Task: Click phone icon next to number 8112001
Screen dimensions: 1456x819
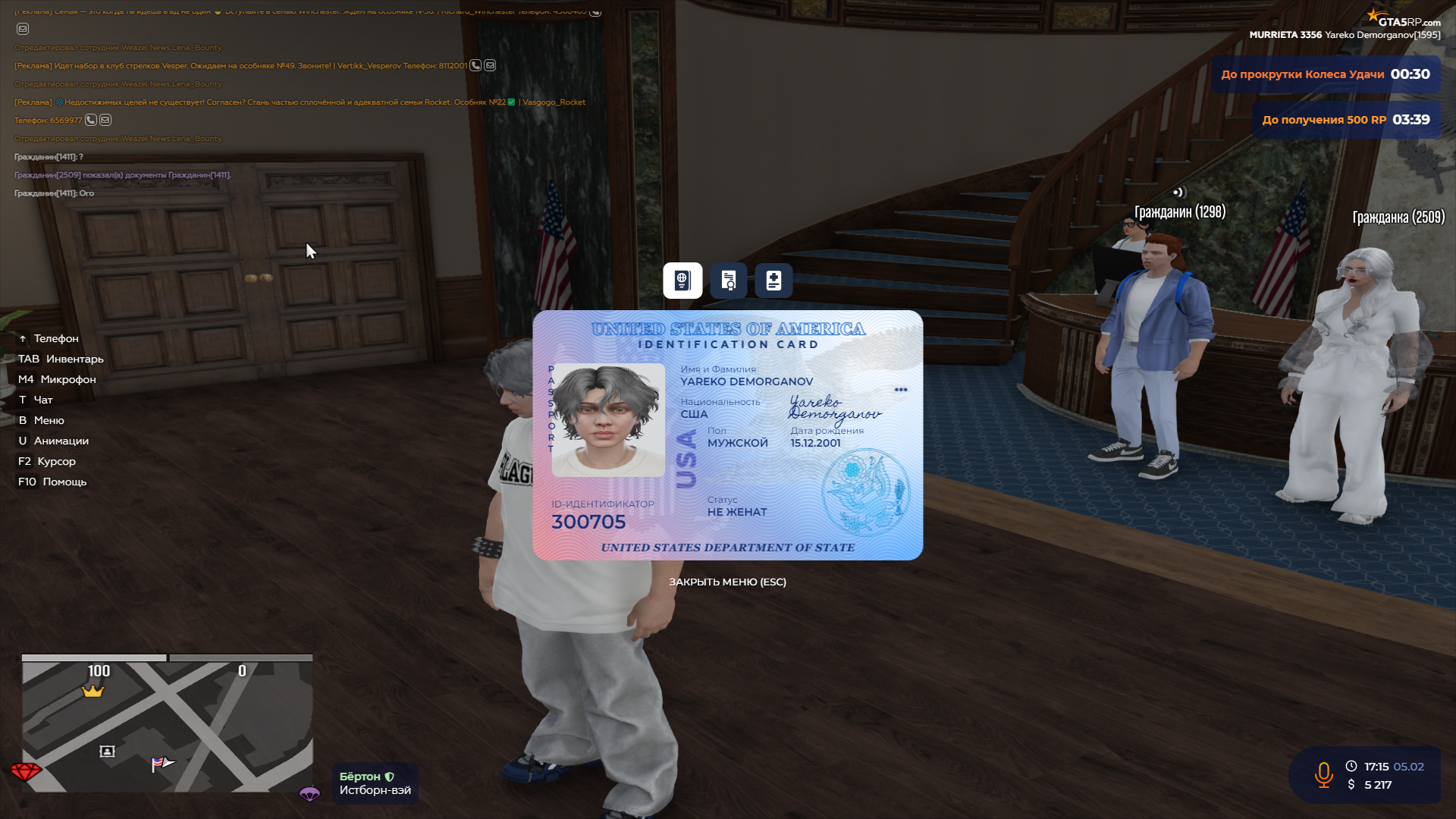Action: [x=474, y=65]
